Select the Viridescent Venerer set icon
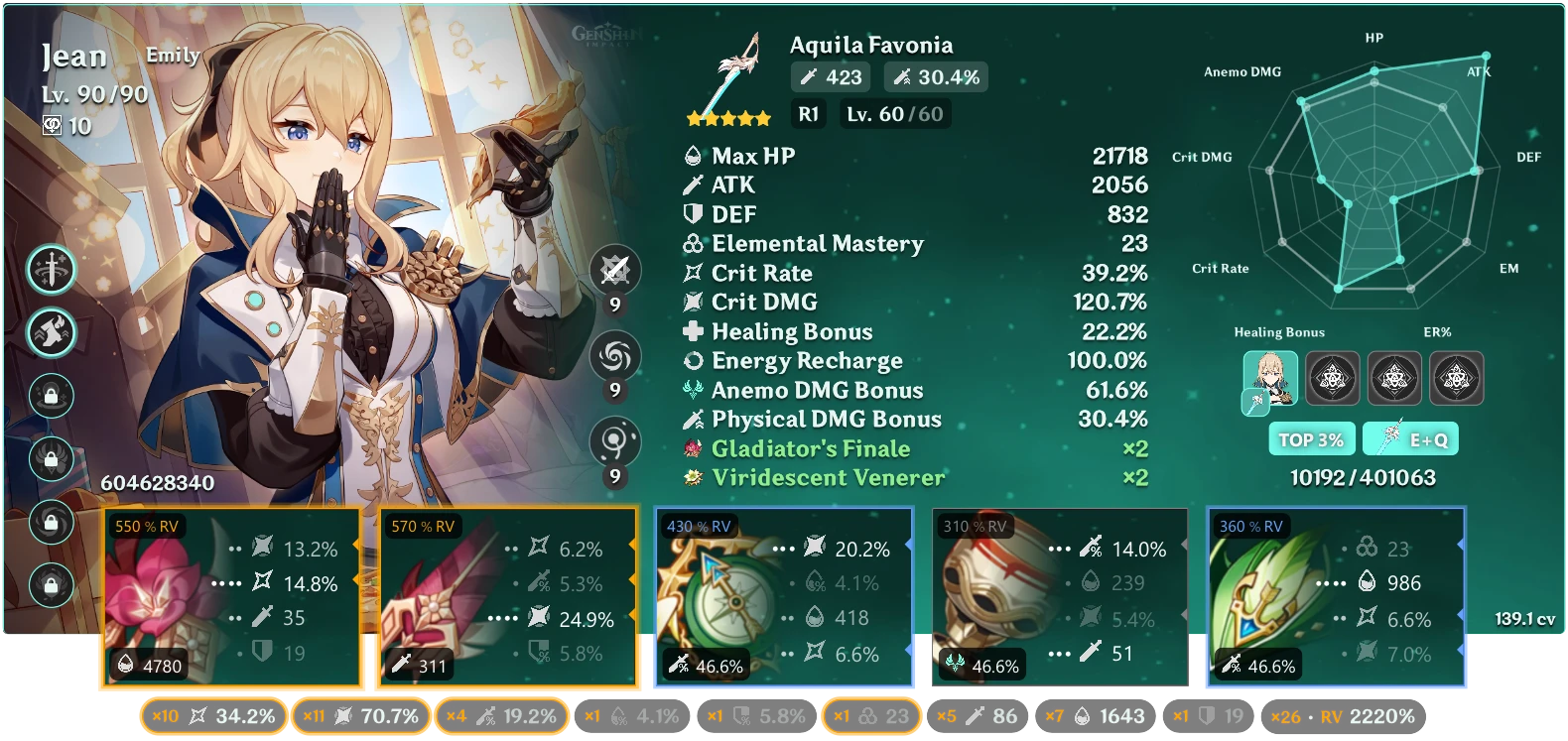Image resolution: width=1568 pixels, height=741 pixels. click(x=694, y=477)
